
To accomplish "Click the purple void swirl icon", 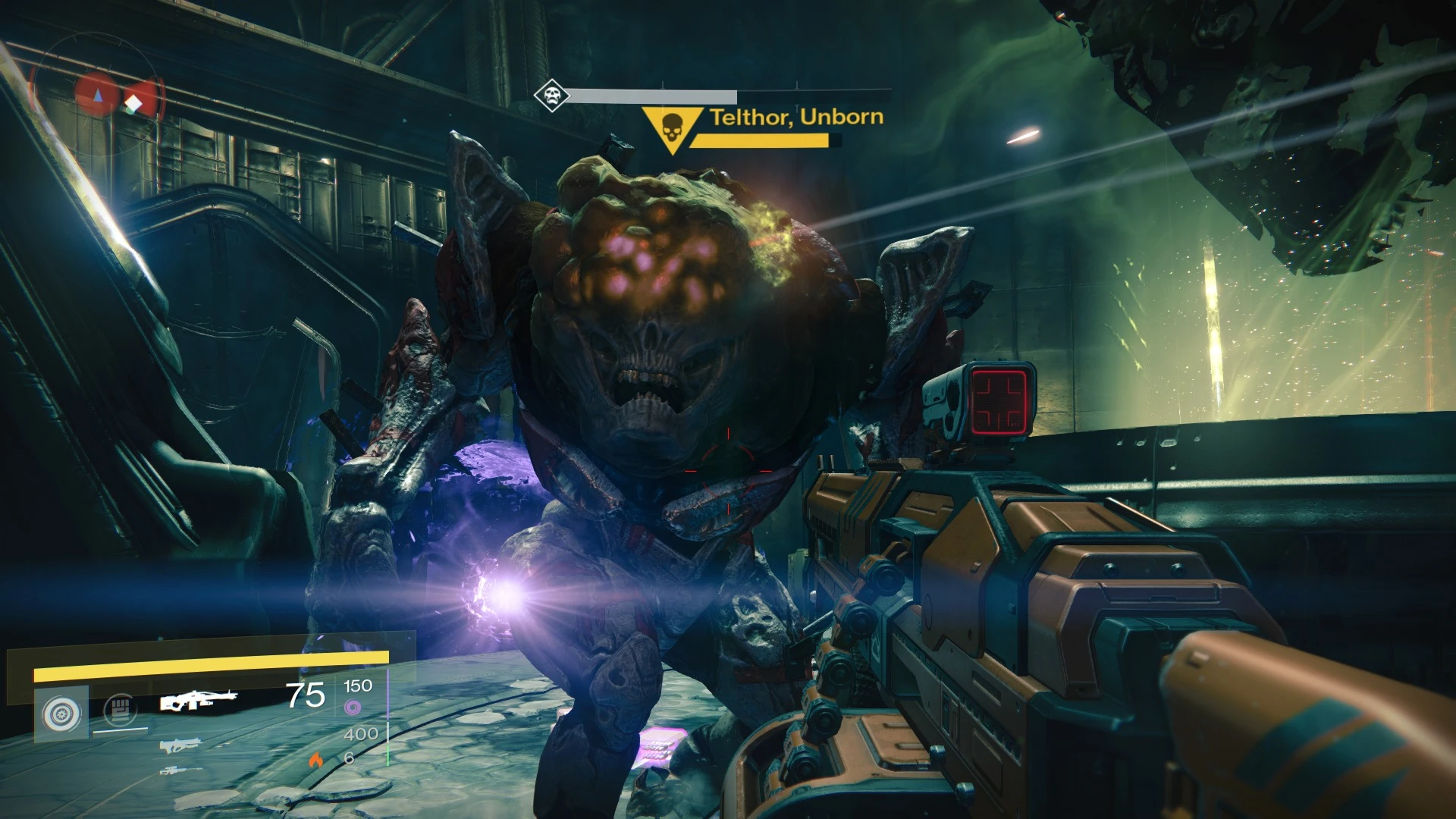I will [x=353, y=708].
